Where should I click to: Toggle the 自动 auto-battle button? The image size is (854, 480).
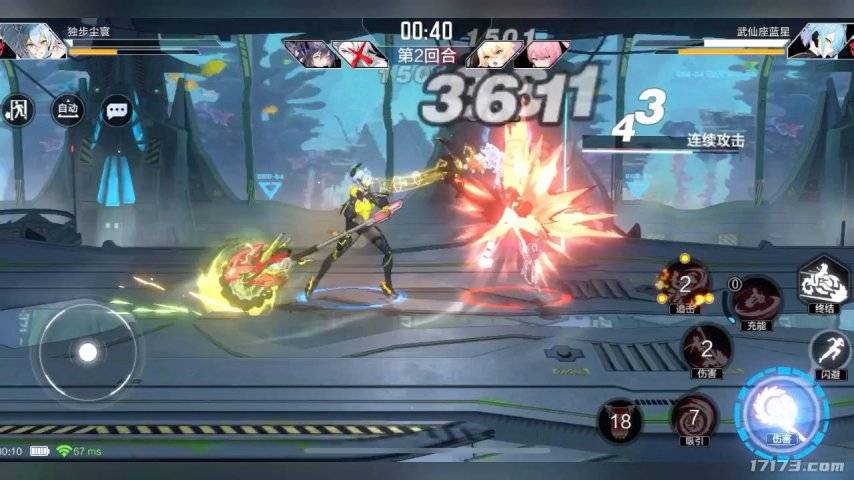point(68,109)
